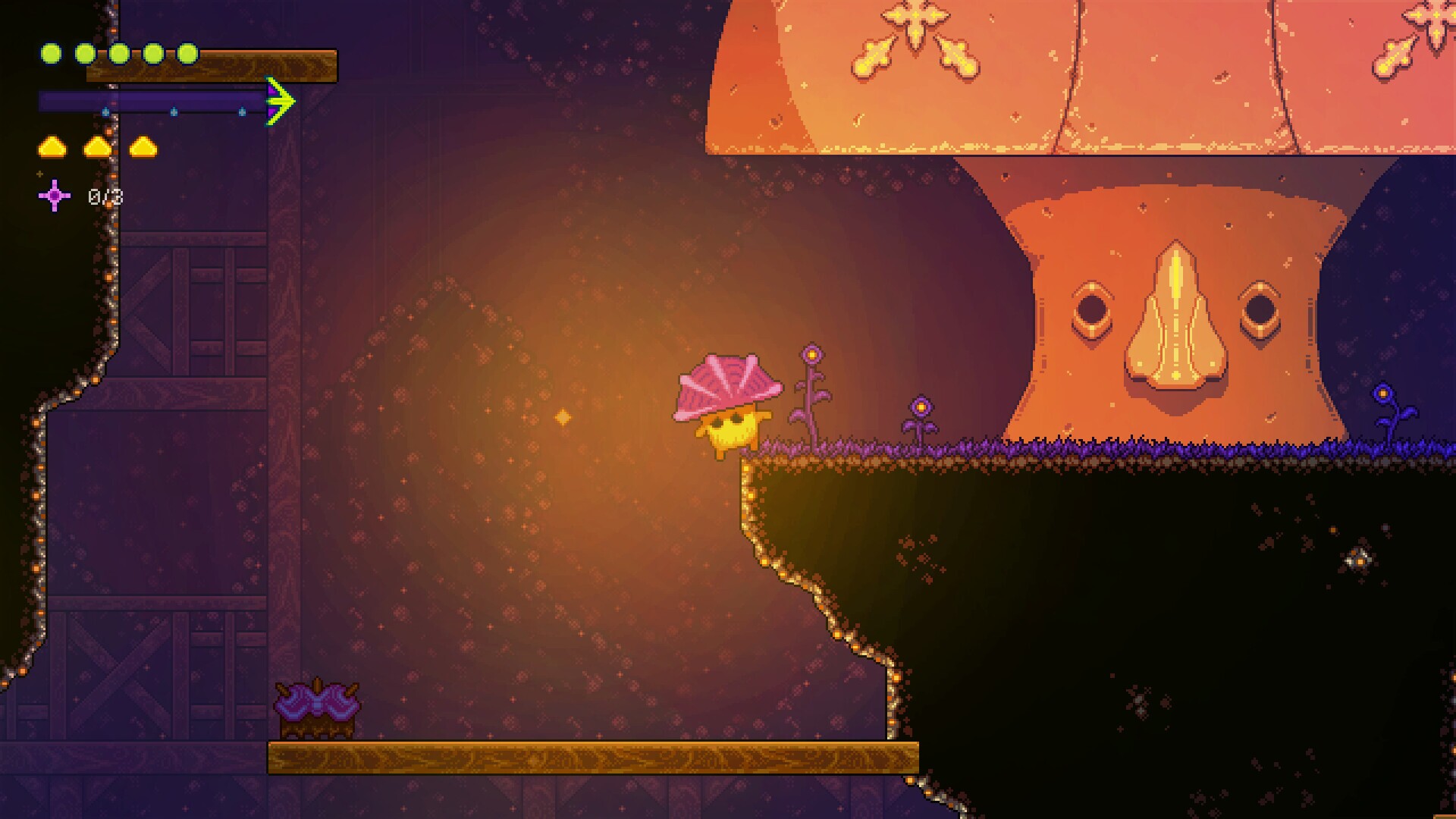Viewport: 1456px width, 819px height.
Task: Click the rightmost blue pip on the energy bar
Action: (x=243, y=112)
